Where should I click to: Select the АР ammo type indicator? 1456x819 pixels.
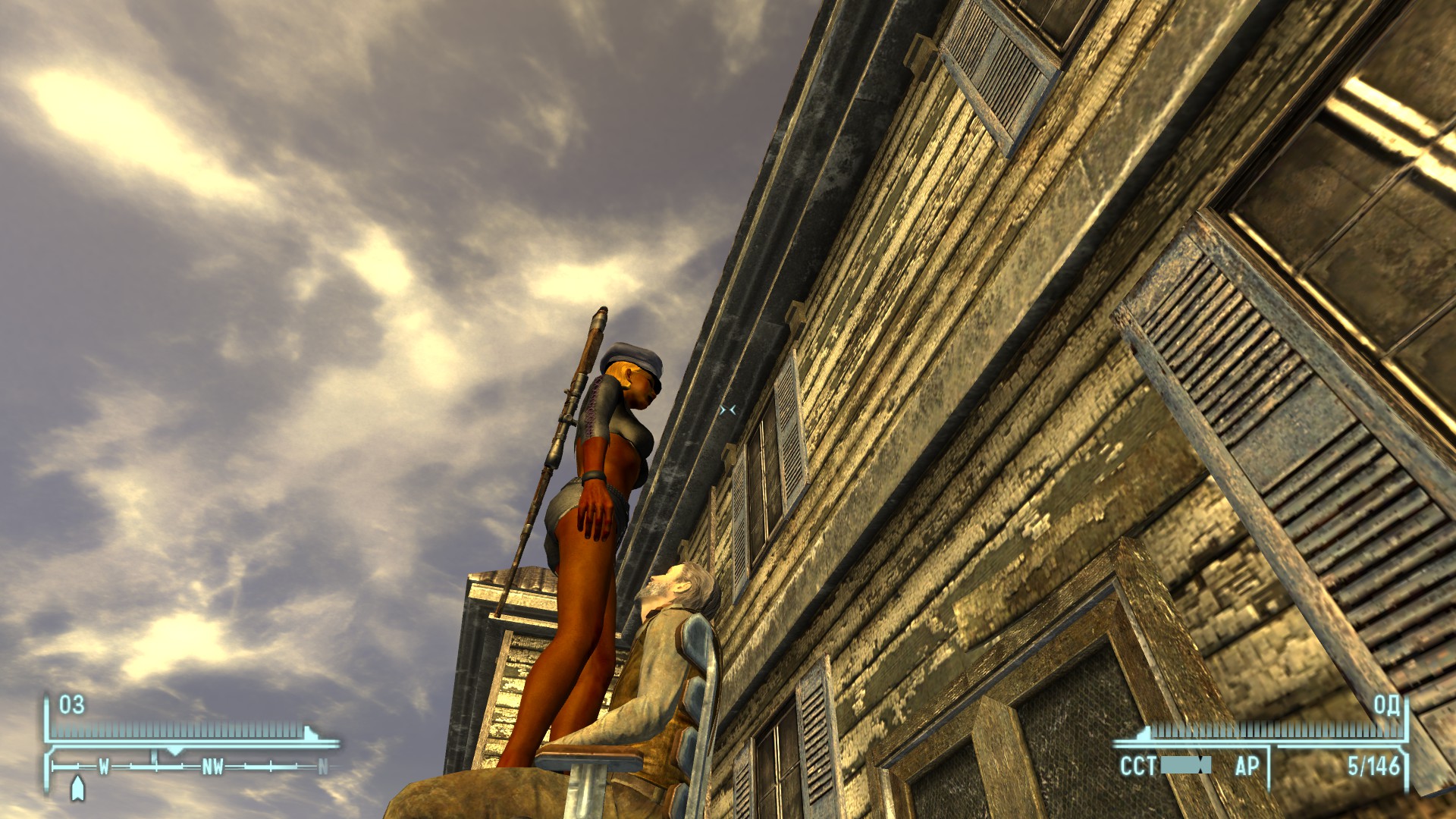point(1248,766)
